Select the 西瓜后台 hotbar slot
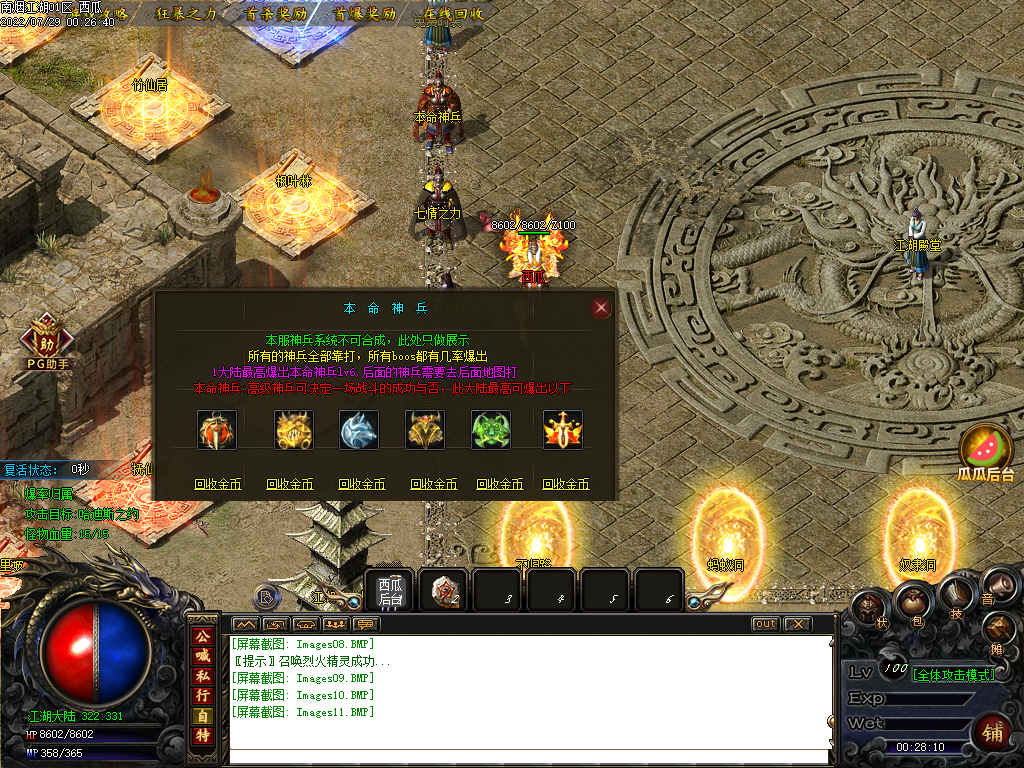Image resolution: width=1024 pixels, height=768 pixels. tap(389, 592)
